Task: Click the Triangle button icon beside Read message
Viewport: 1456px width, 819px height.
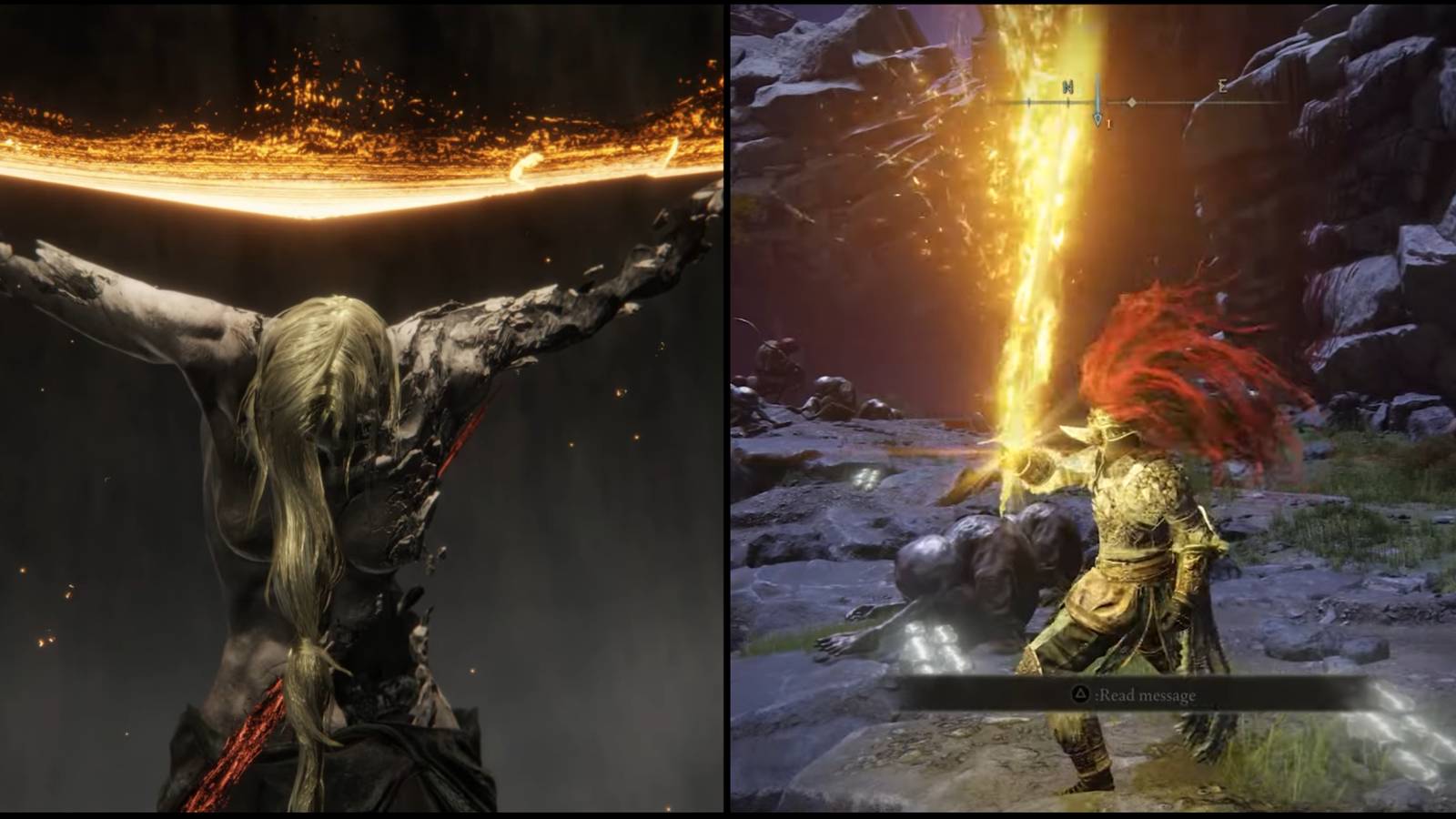Action: (x=1081, y=693)
